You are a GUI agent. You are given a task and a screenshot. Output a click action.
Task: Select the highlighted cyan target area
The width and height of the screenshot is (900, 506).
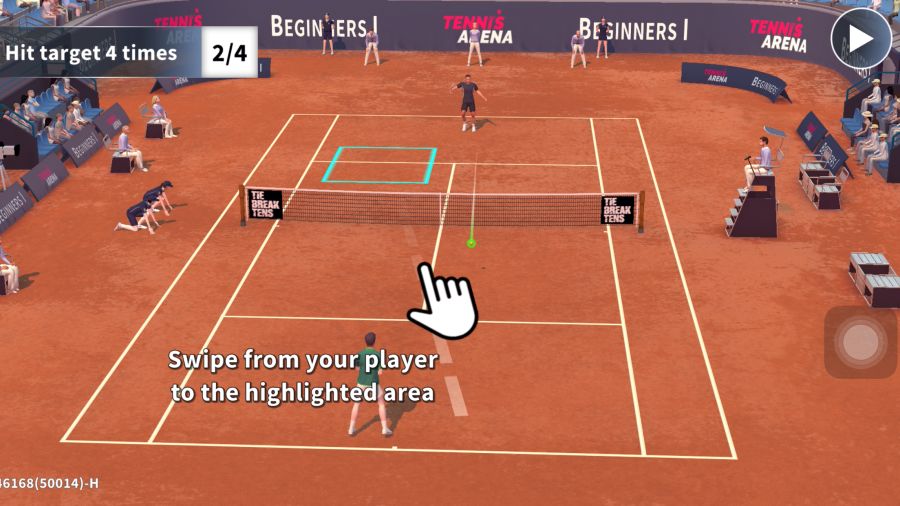(x=380, y=165)
